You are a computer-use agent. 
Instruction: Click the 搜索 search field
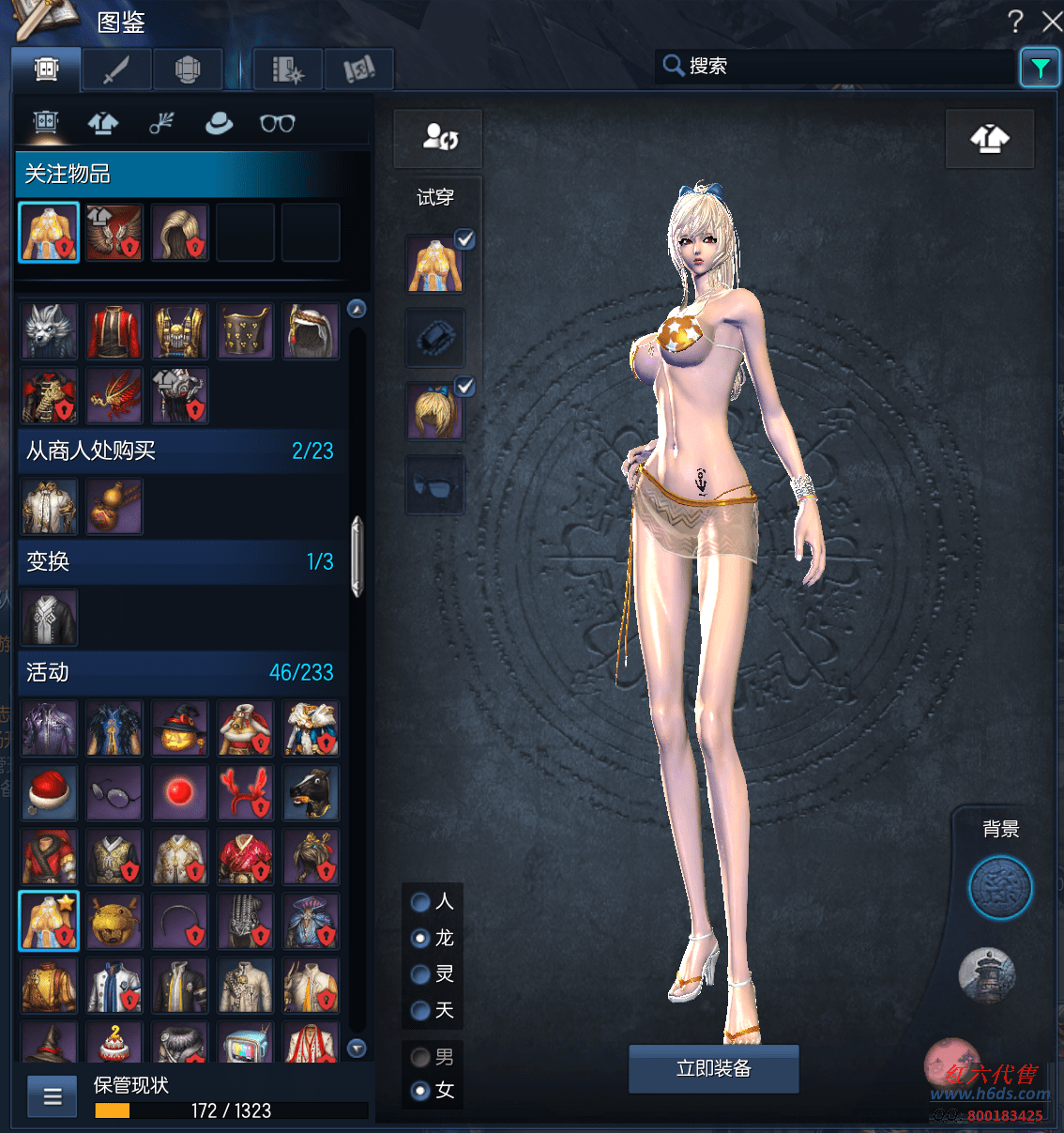(x=835, y=66)
